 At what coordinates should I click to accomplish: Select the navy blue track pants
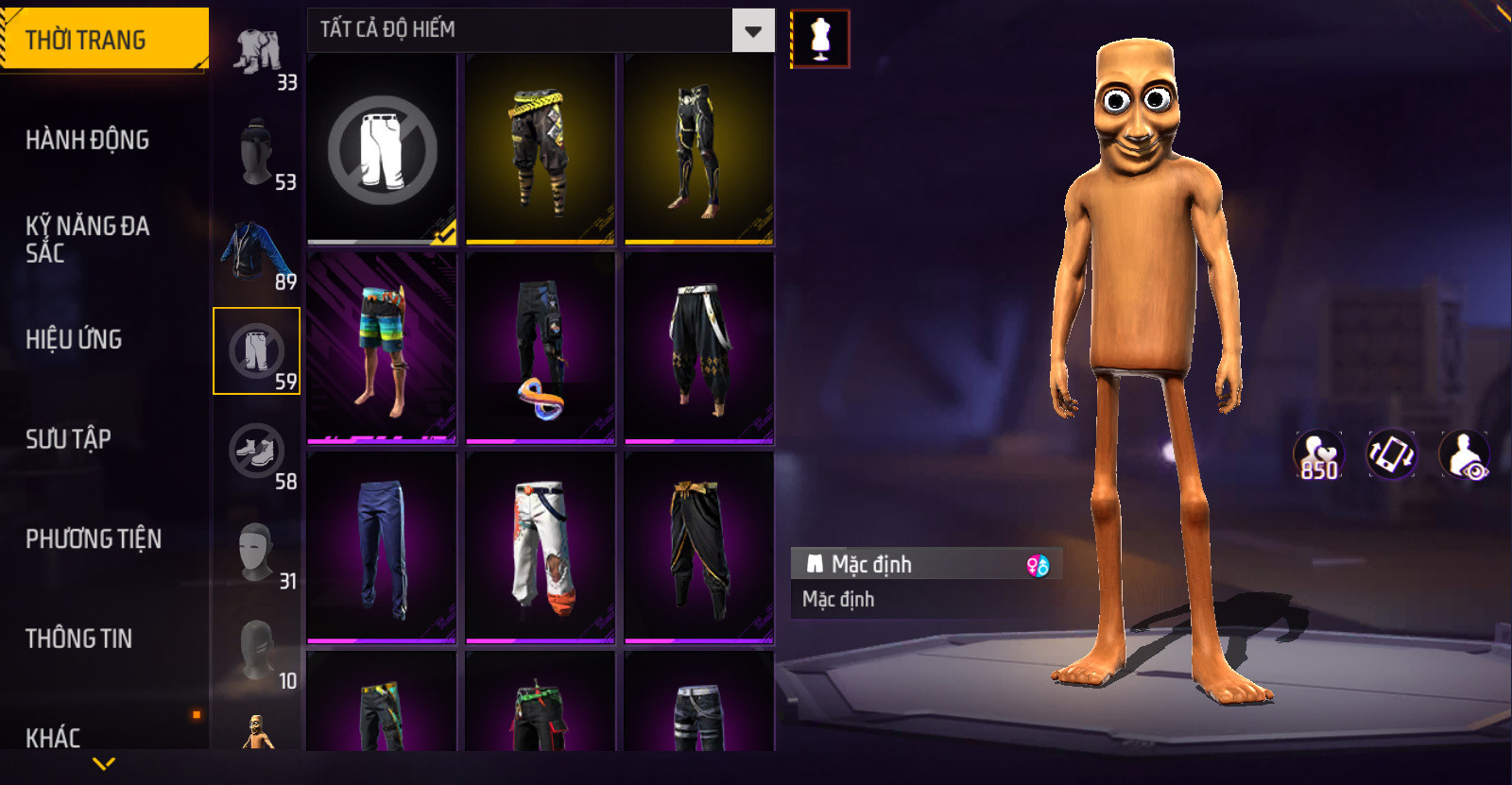(382, 548)
